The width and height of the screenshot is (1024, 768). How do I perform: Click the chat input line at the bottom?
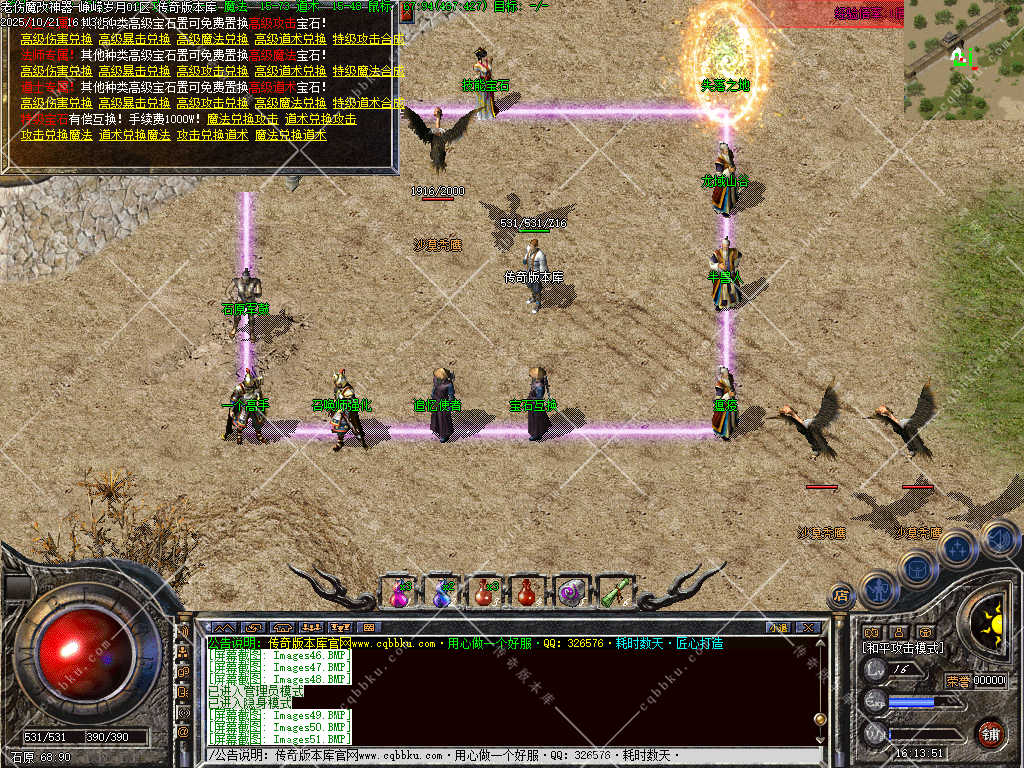pos(500,754)
